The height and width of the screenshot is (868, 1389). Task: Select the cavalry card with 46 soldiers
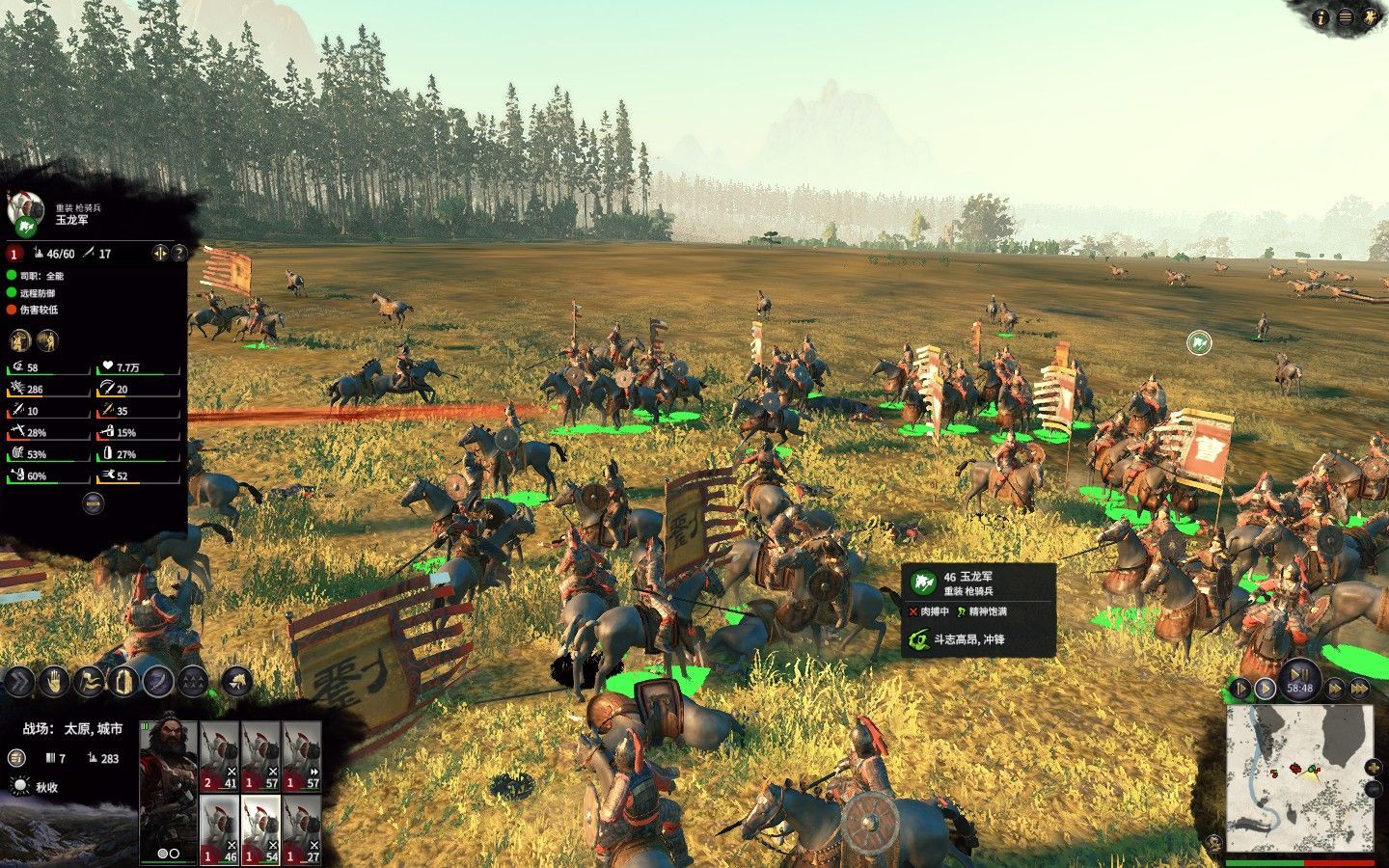(x=220, y=829)
